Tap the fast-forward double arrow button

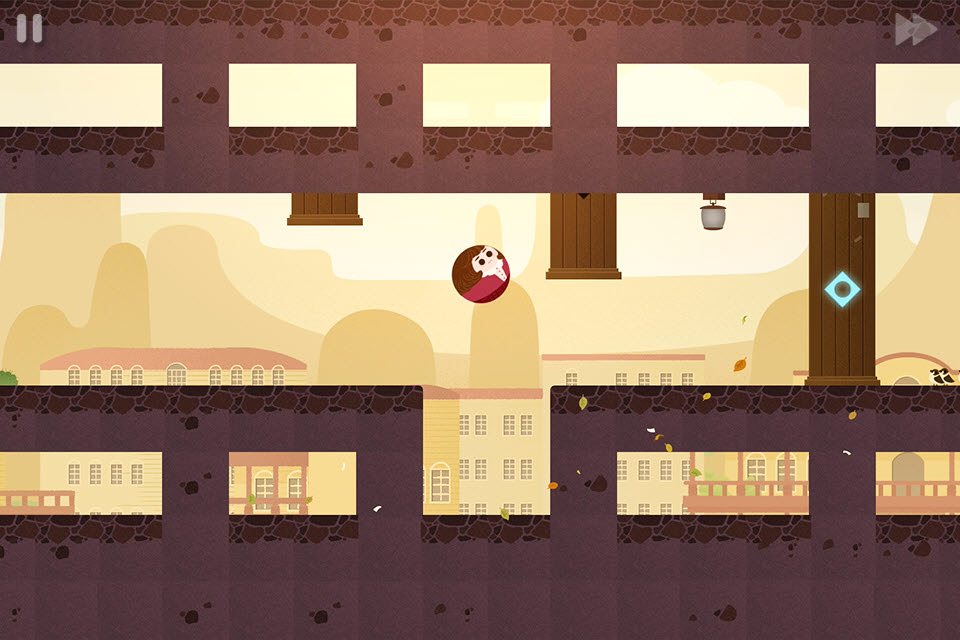tap(915, 30)
